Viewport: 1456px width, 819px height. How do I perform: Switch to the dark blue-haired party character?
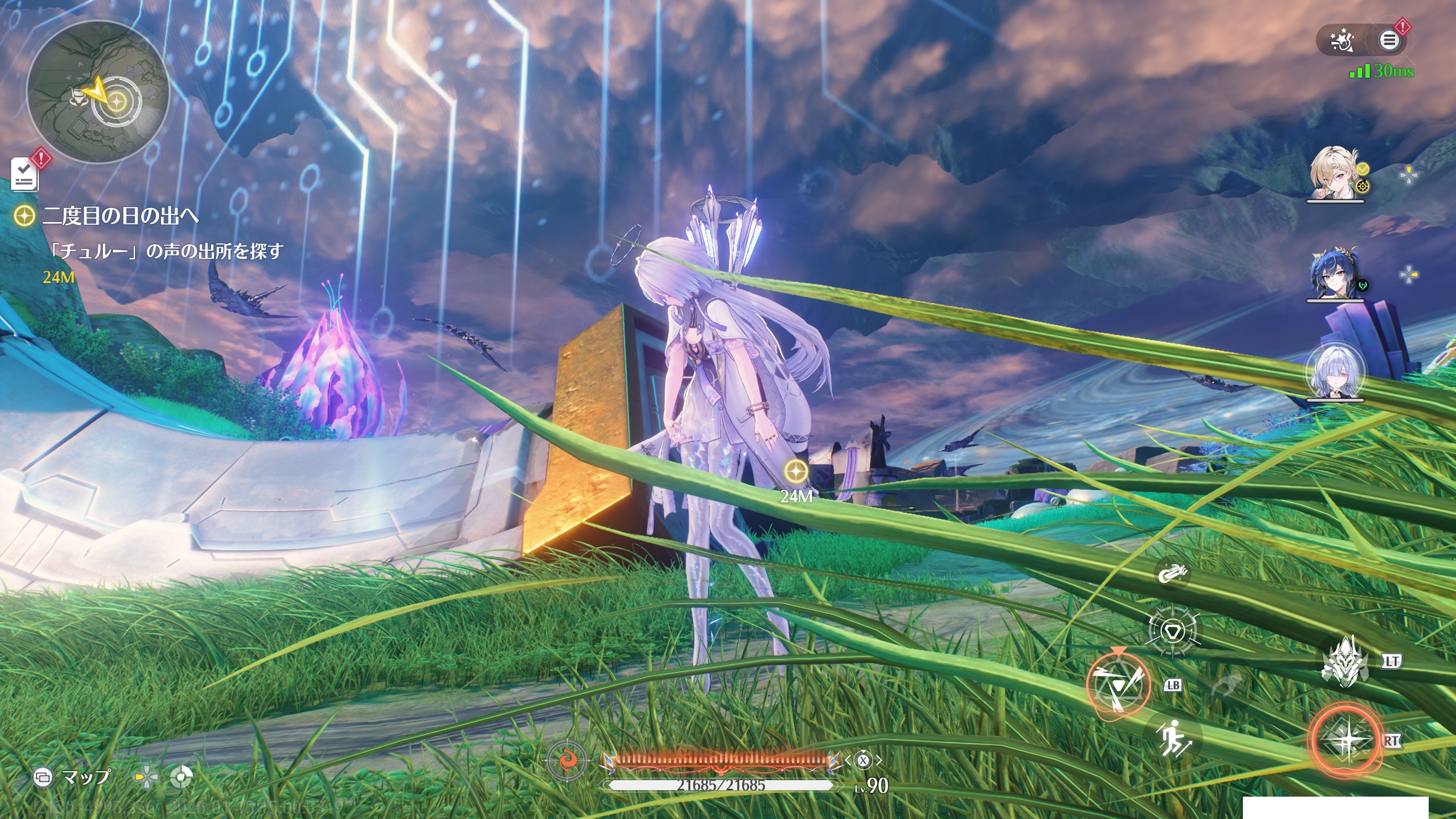point(1335,273)
